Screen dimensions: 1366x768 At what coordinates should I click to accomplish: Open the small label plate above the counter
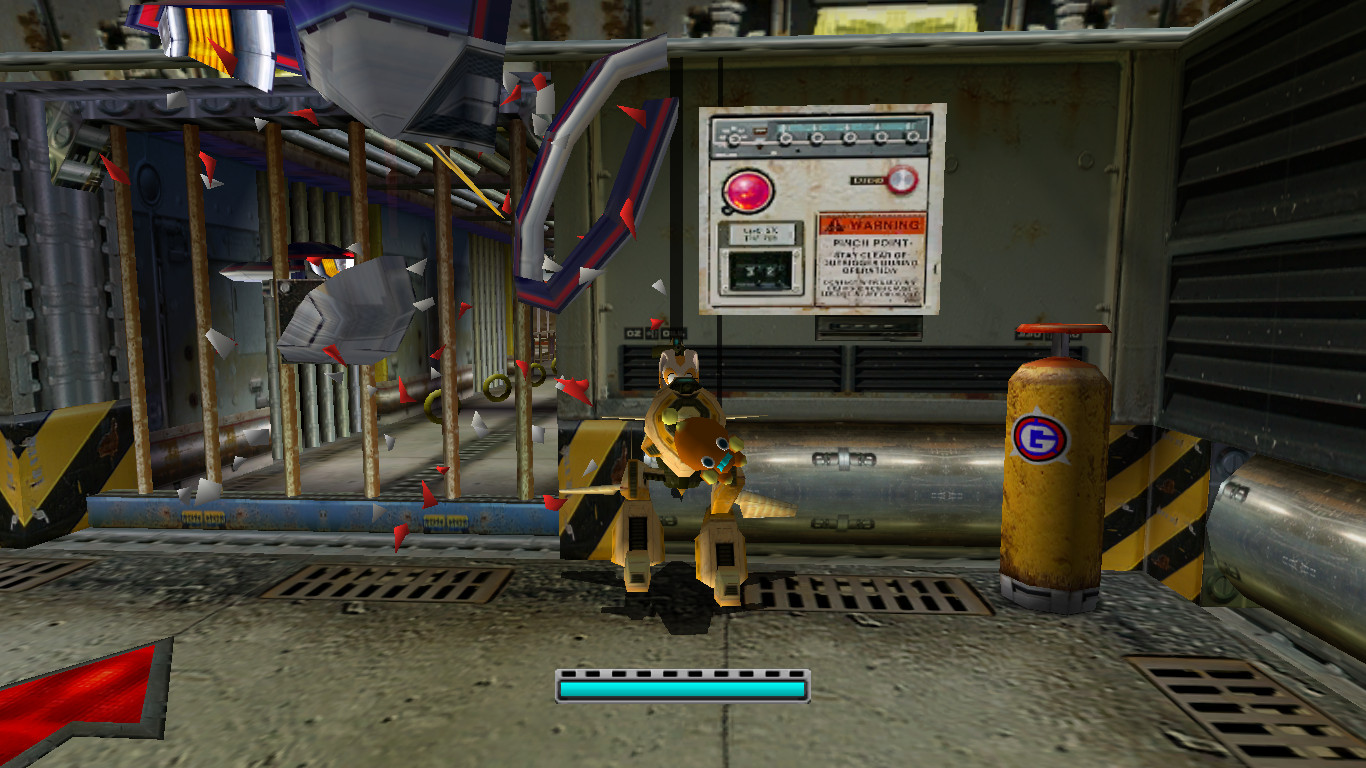tap(762, 232)
